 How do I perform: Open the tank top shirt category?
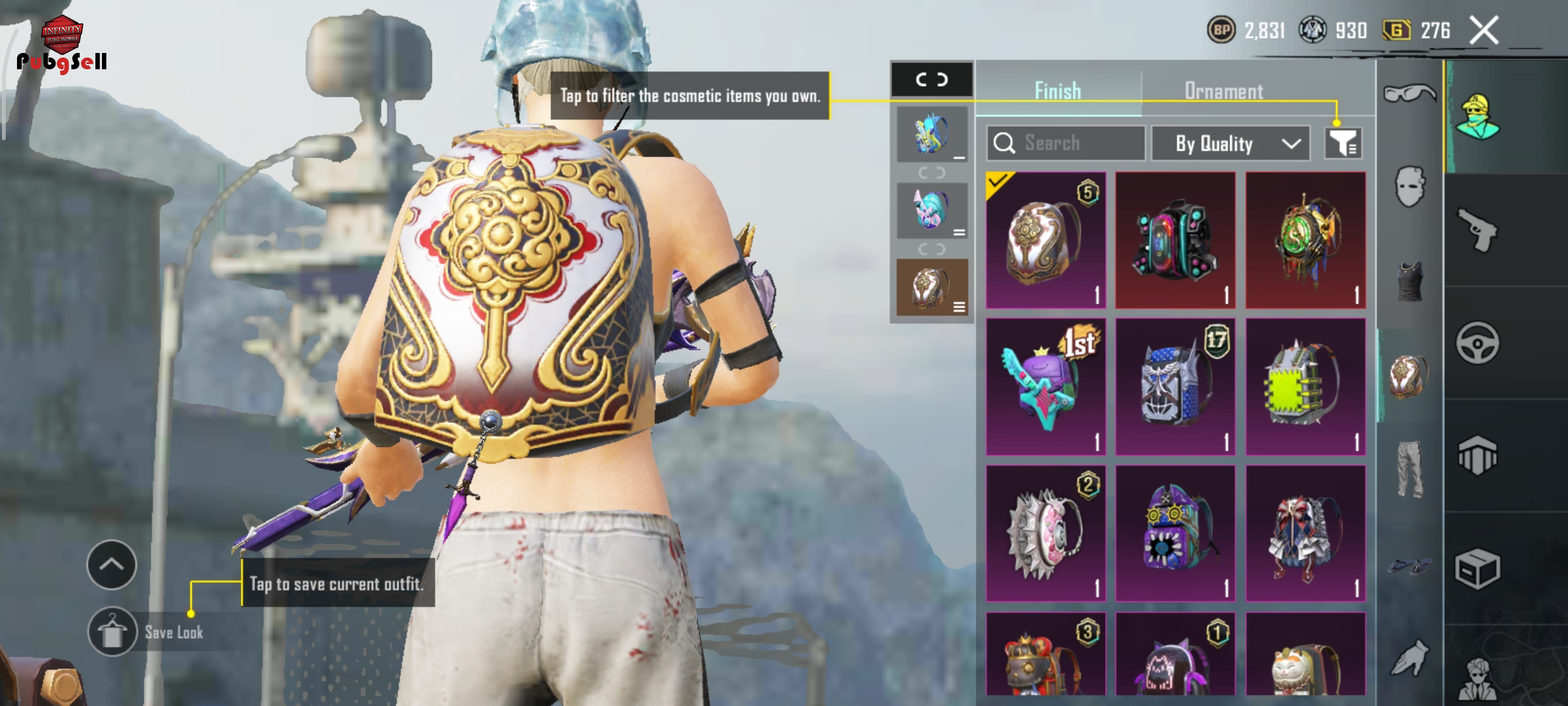(x=1409, y=281)
